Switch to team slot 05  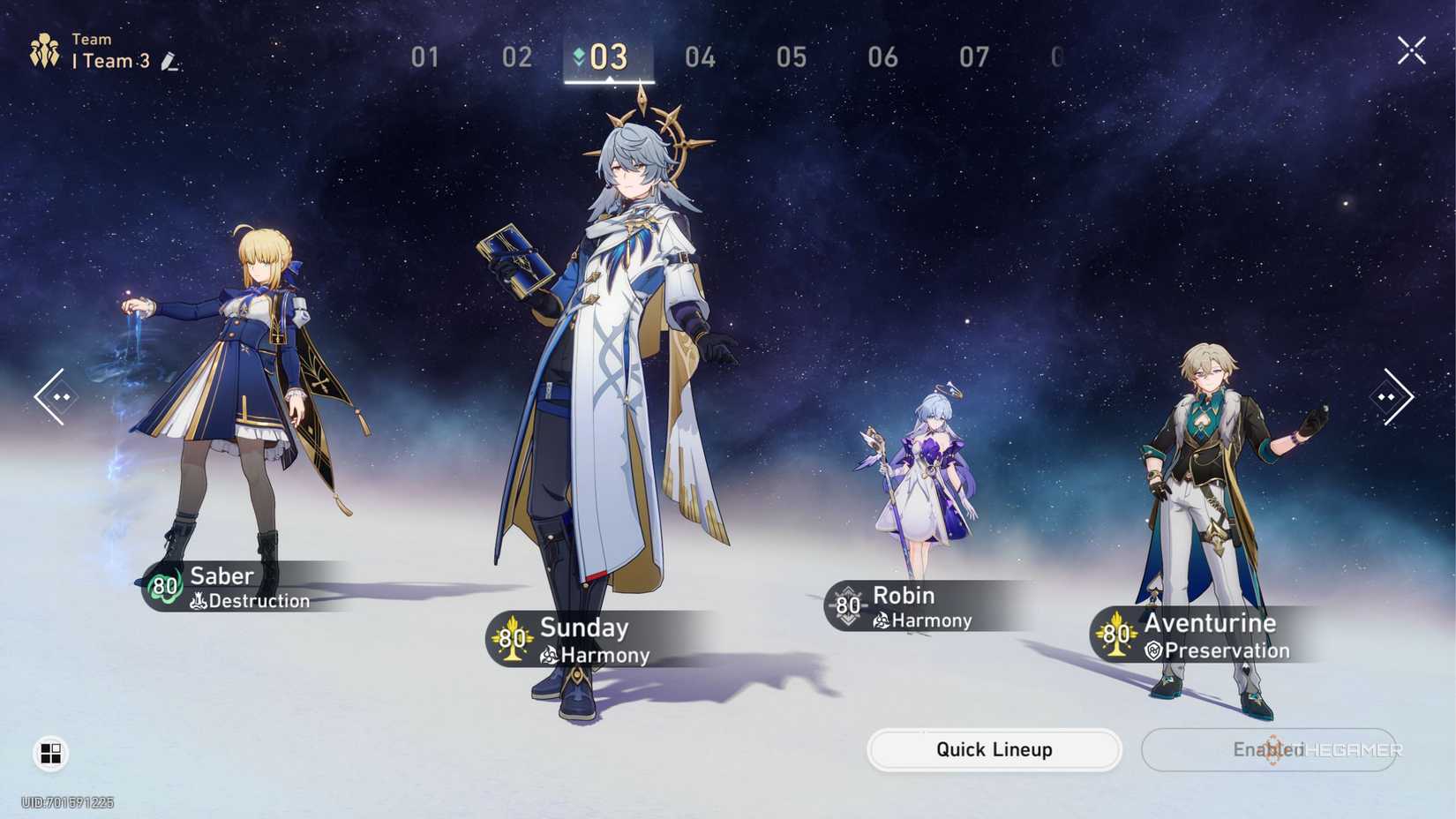pyautogui.click(x=792, y=57)
